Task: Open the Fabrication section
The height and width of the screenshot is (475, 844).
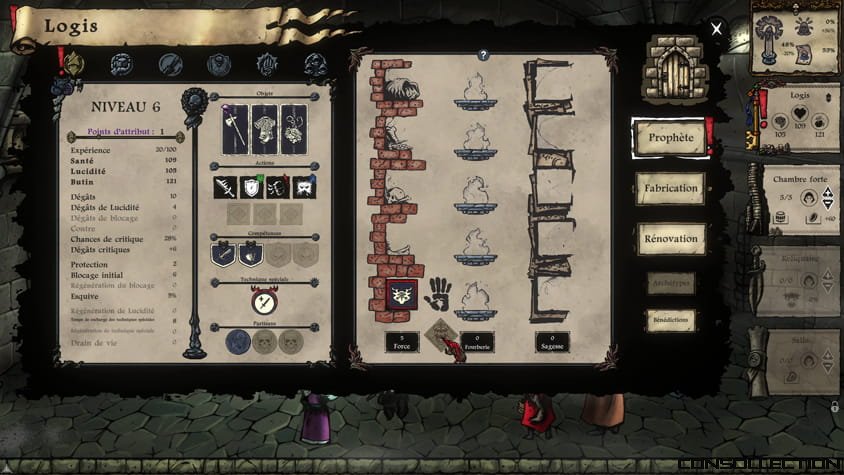Action: click(x=670, y=188)
